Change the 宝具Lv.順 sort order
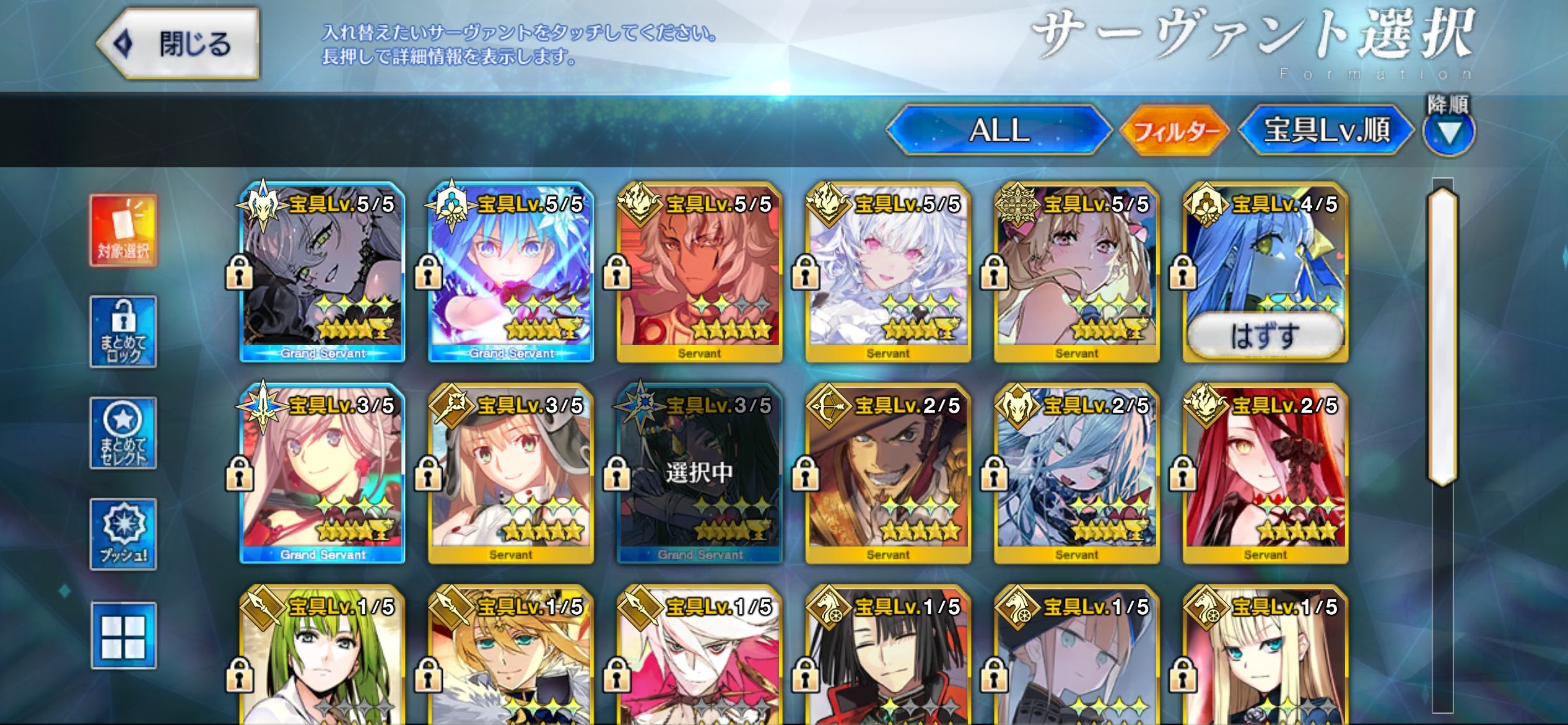The width and height of the screenshot is (1568, 725). click(1326, 131)
